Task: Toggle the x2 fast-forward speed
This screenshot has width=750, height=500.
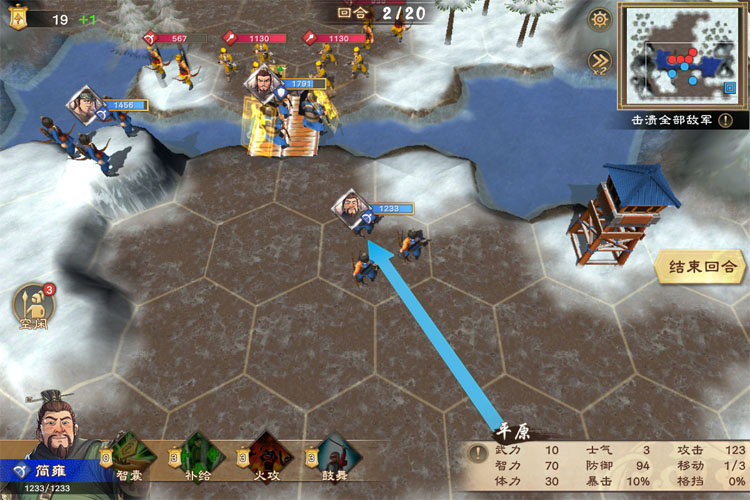Action: click(x=599, y=58)
